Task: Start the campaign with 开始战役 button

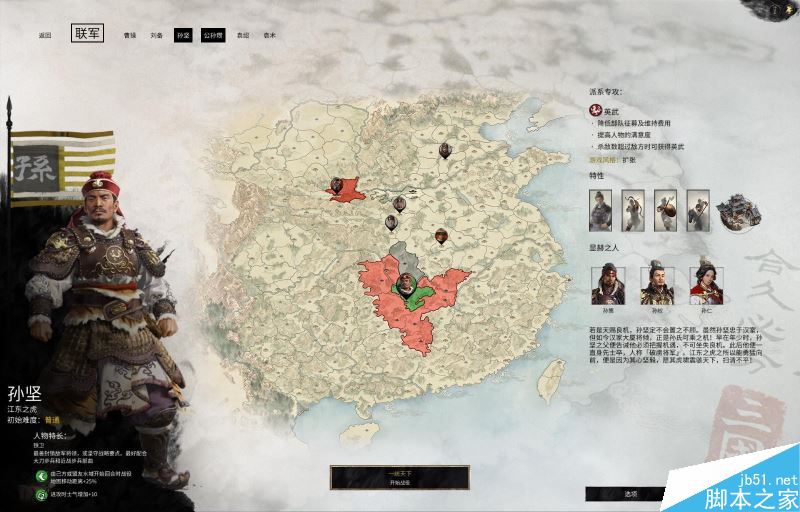Action: coord(398,478)
